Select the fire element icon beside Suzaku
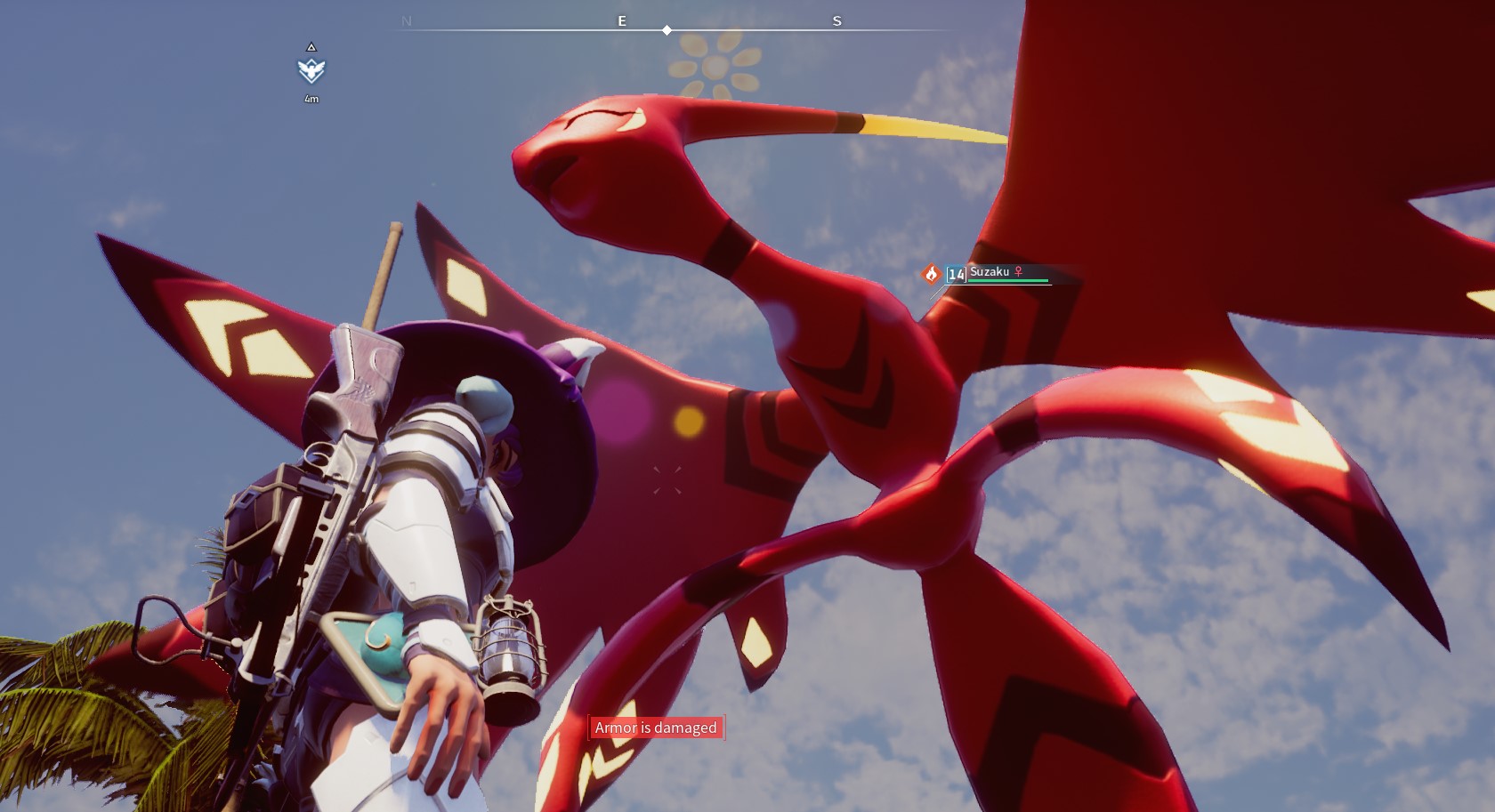 [x=932, y=274]
